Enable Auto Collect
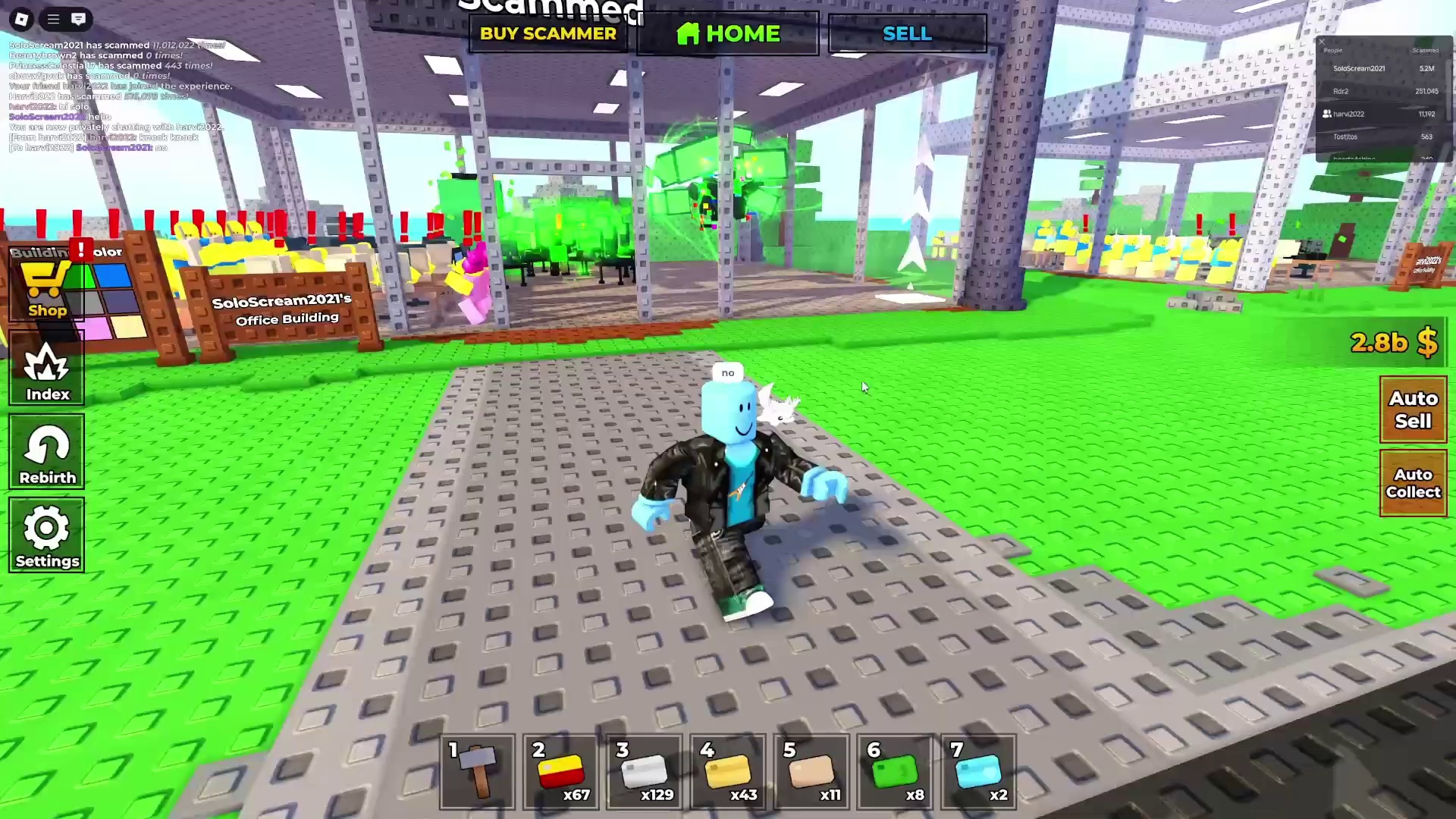The height and width of the screenshot is (819, 1456). pos(1413,483)
